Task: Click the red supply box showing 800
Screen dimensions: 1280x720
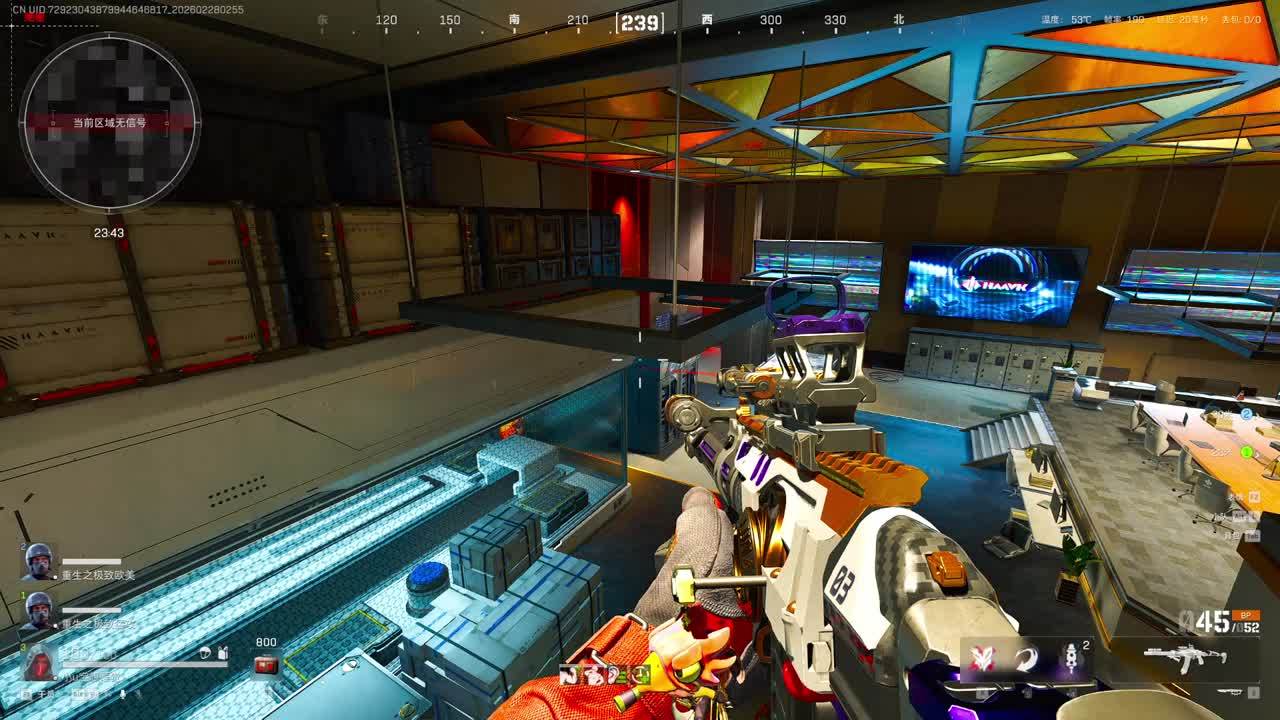Action: click(x=266, y=664)
